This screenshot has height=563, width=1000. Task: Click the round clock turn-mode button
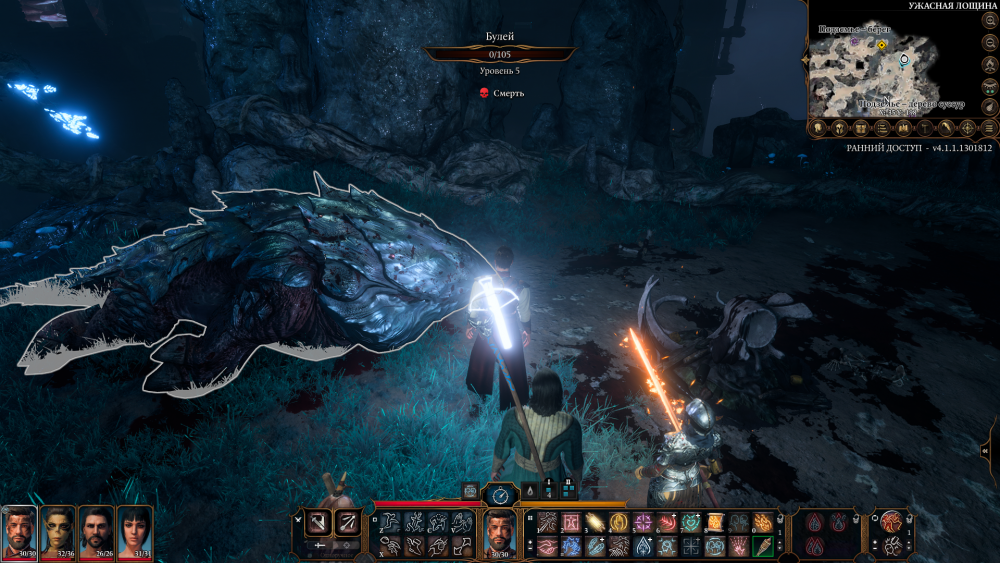499,493
